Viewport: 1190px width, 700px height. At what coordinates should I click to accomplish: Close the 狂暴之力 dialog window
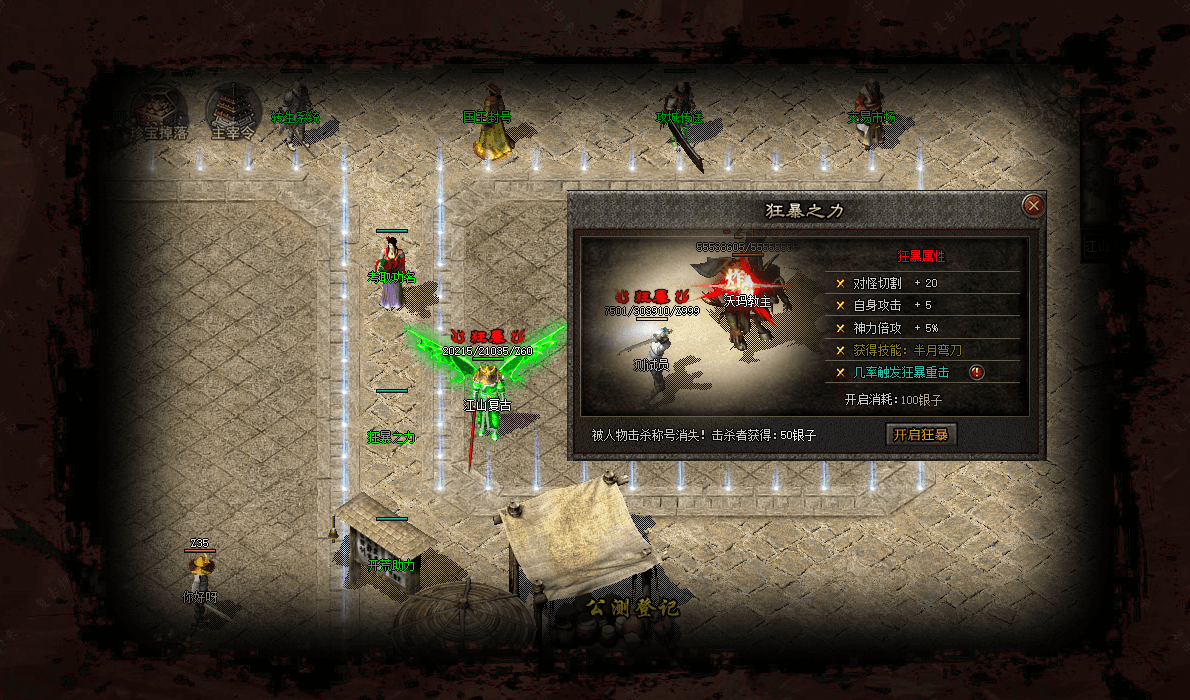1033,206
